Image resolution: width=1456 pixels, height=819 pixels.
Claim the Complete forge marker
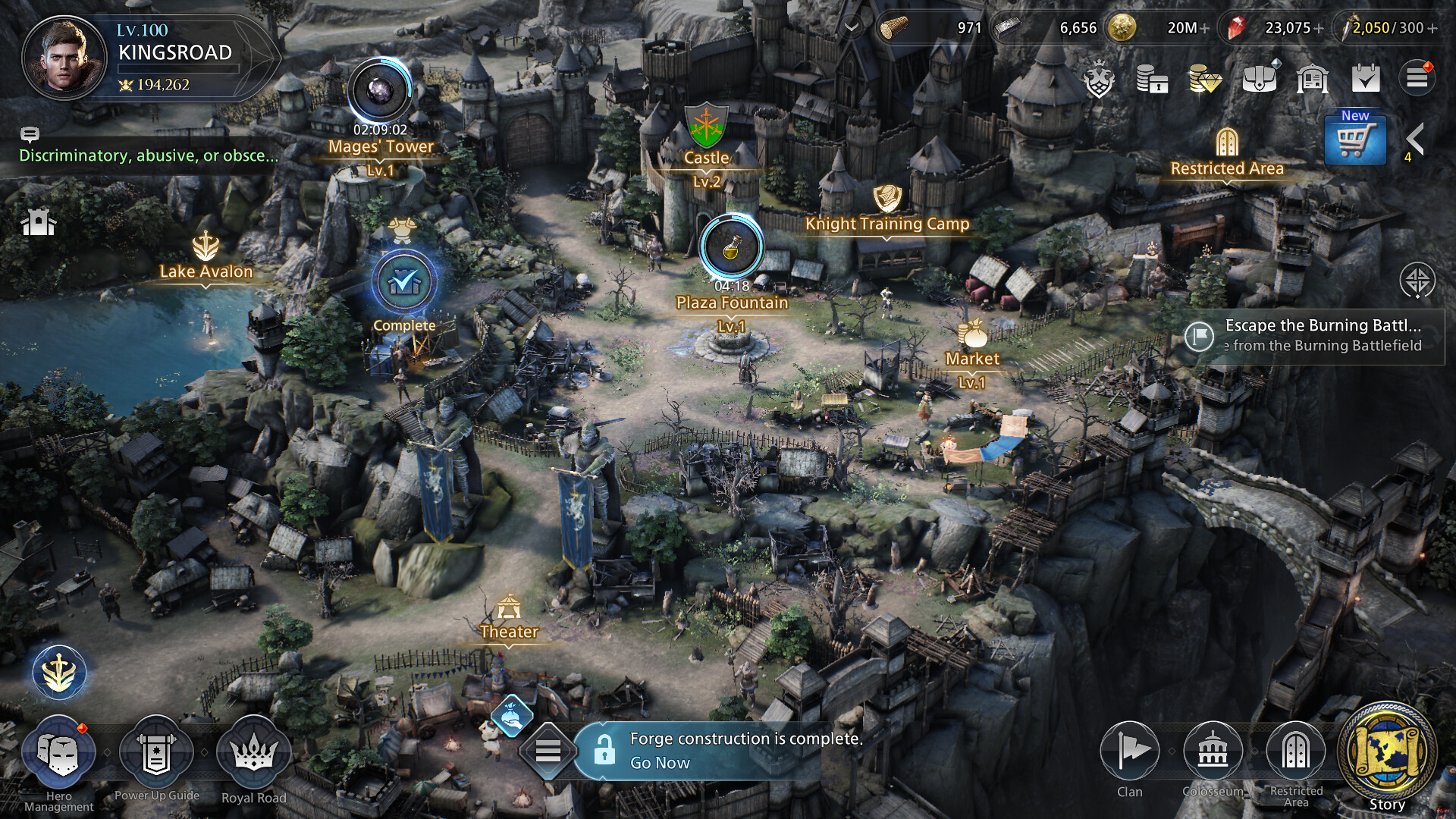pyautogui.click(x=404, y=283)
